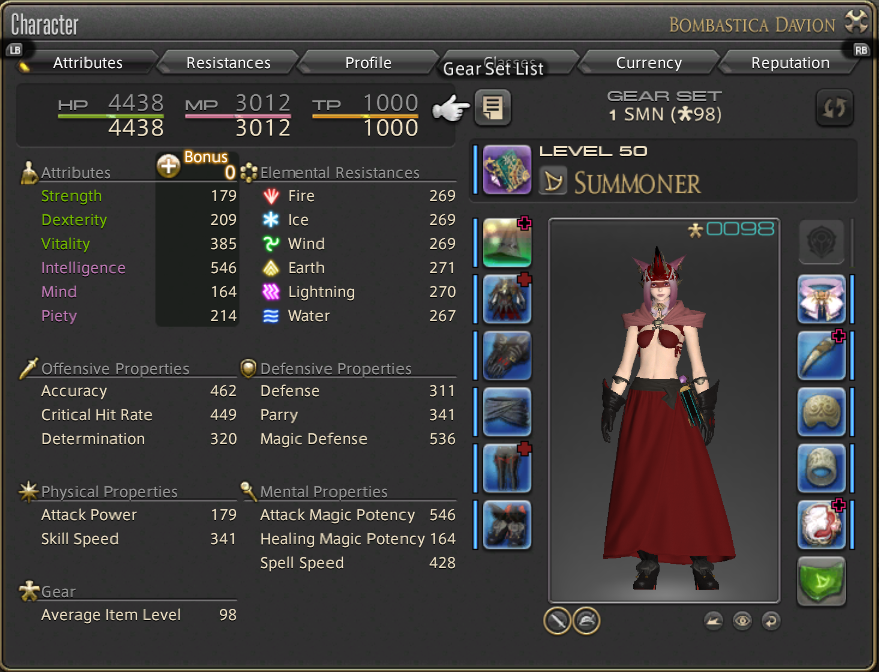Go to the Attributes tab
The image size is (879, 672).
click(88, 63)
